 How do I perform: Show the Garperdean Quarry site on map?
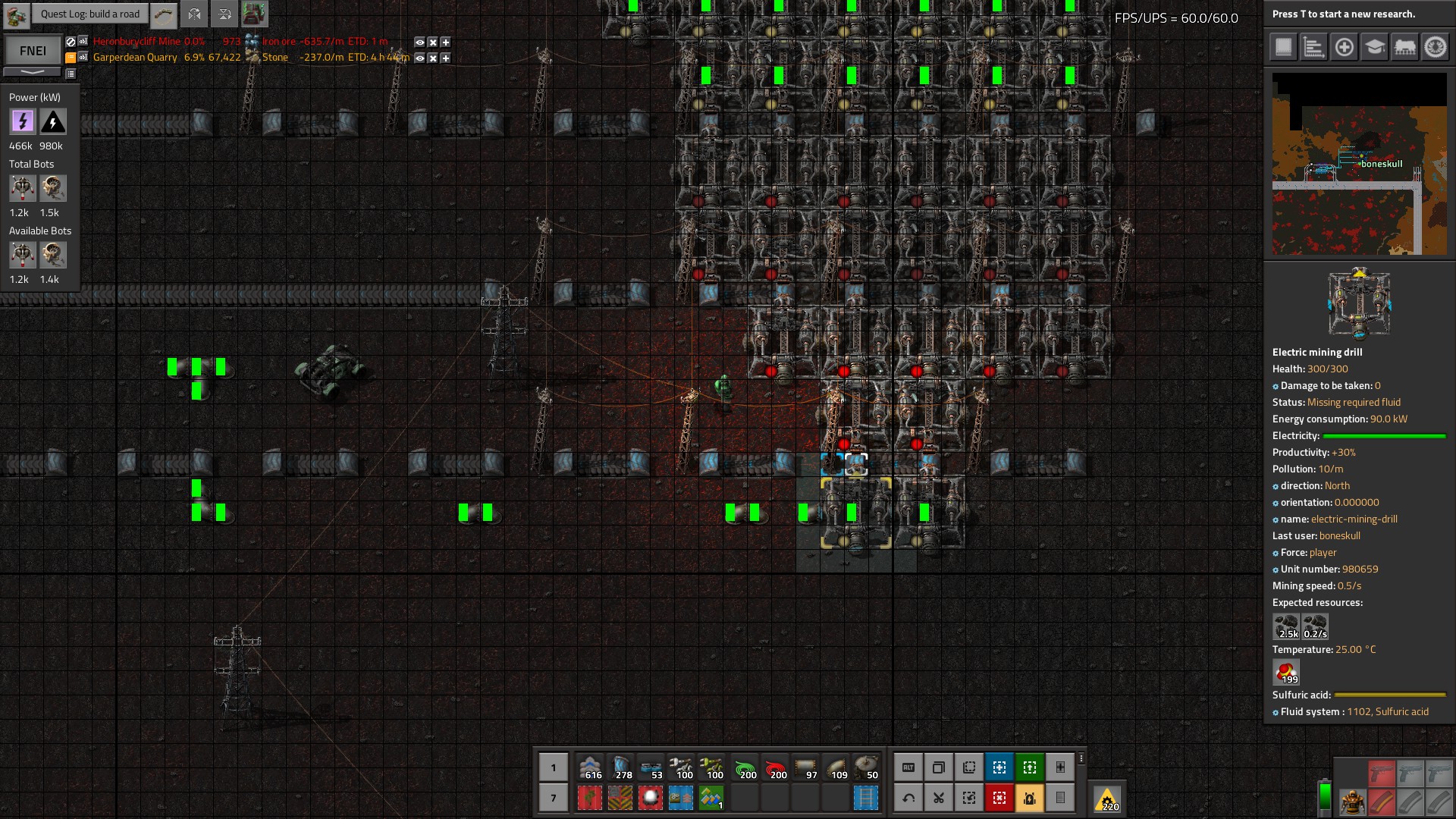[x=419, y=58]
